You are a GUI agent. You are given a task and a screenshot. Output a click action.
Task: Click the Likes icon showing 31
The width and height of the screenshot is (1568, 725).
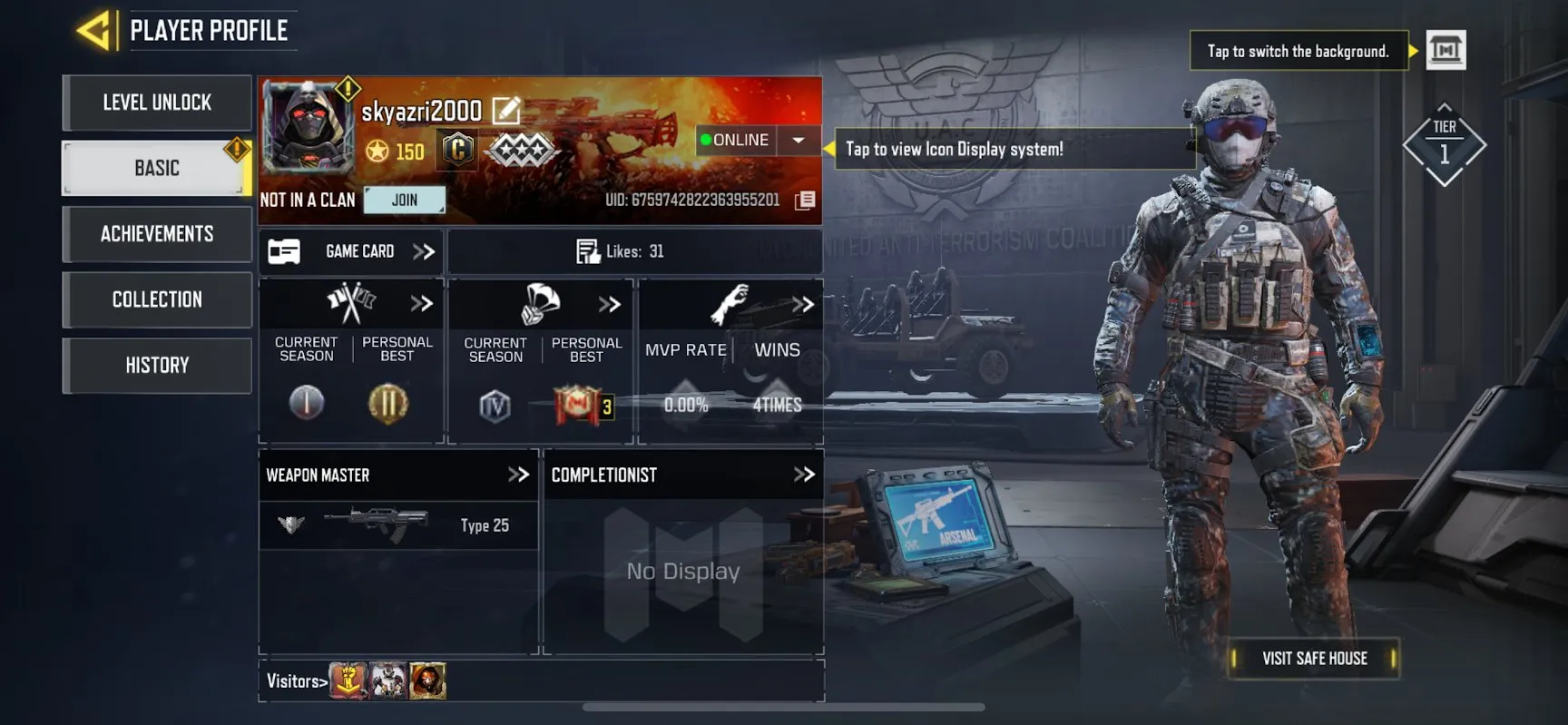(x=588, y=251)
